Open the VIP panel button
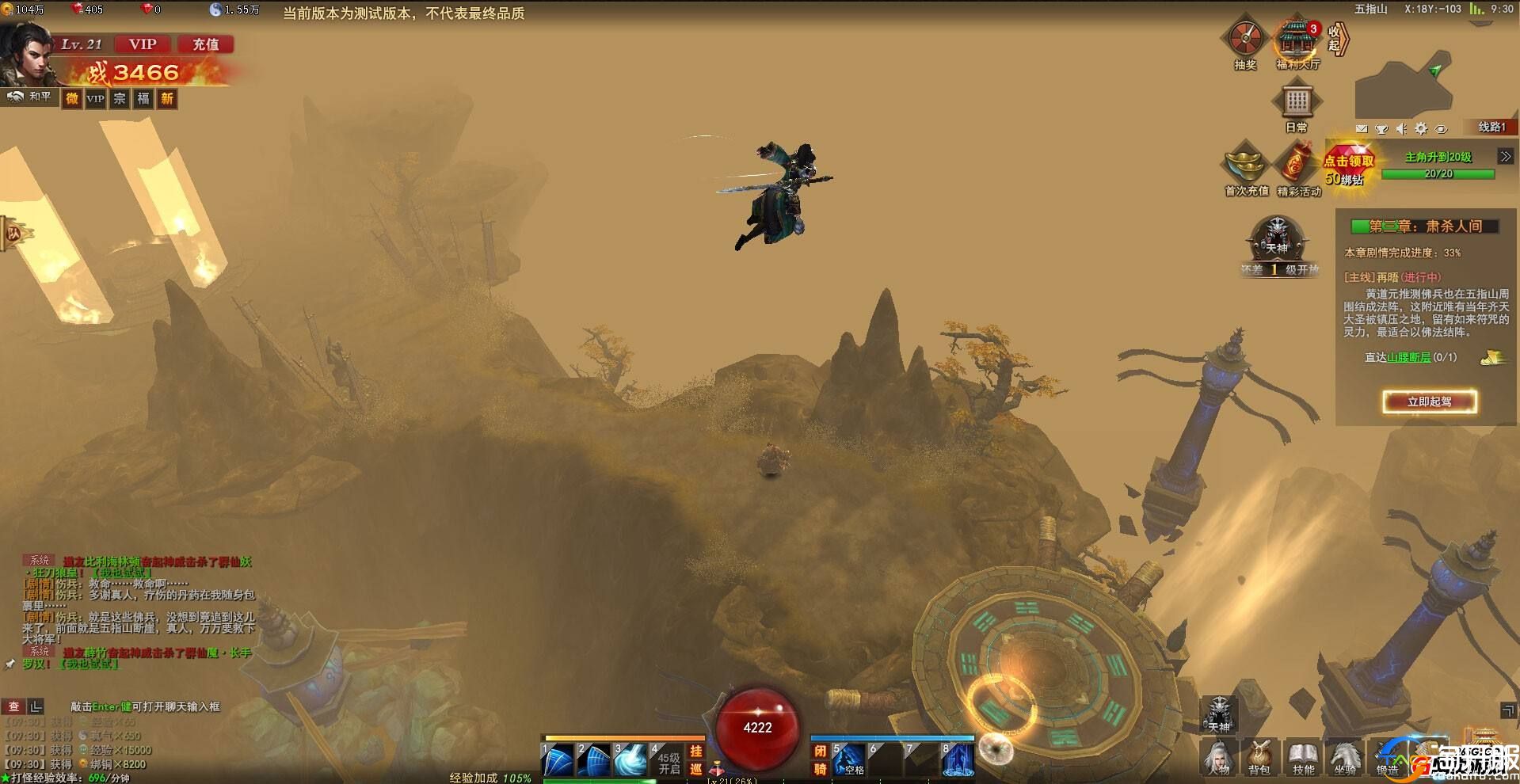 point(143,44)
